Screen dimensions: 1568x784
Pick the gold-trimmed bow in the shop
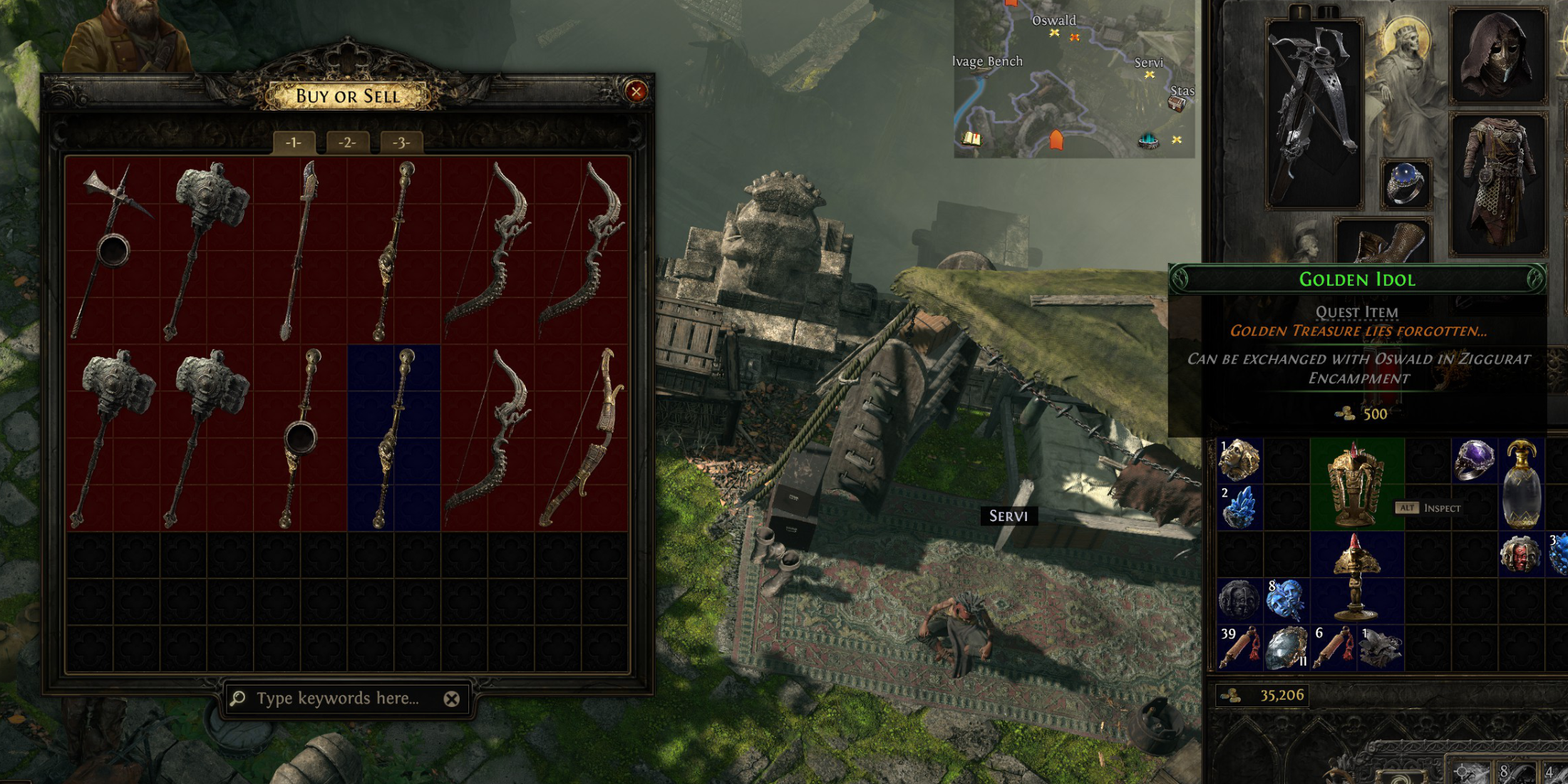tap(582, 438)
